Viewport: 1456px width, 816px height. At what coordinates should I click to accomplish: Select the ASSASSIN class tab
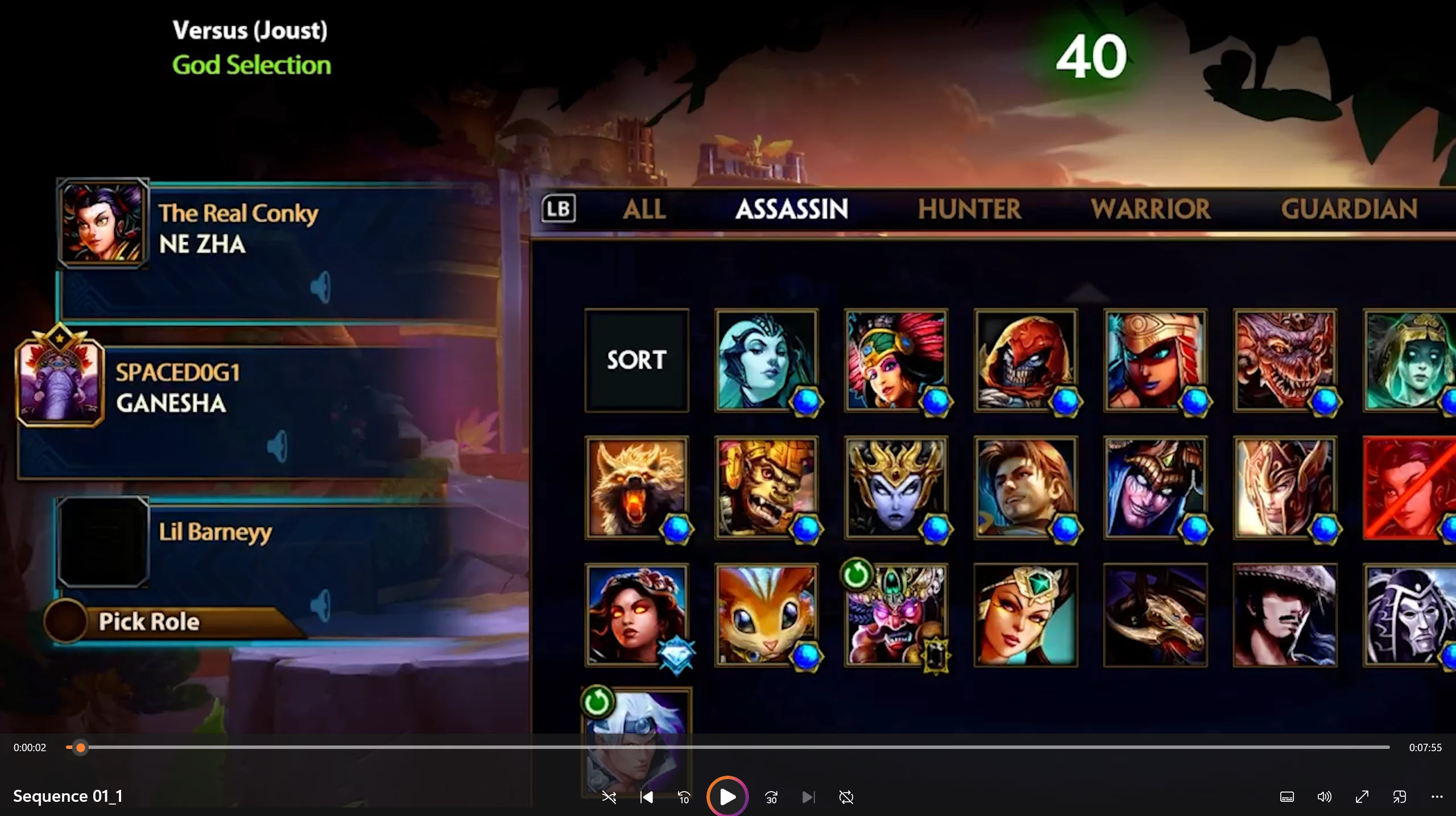click(791, 209)
